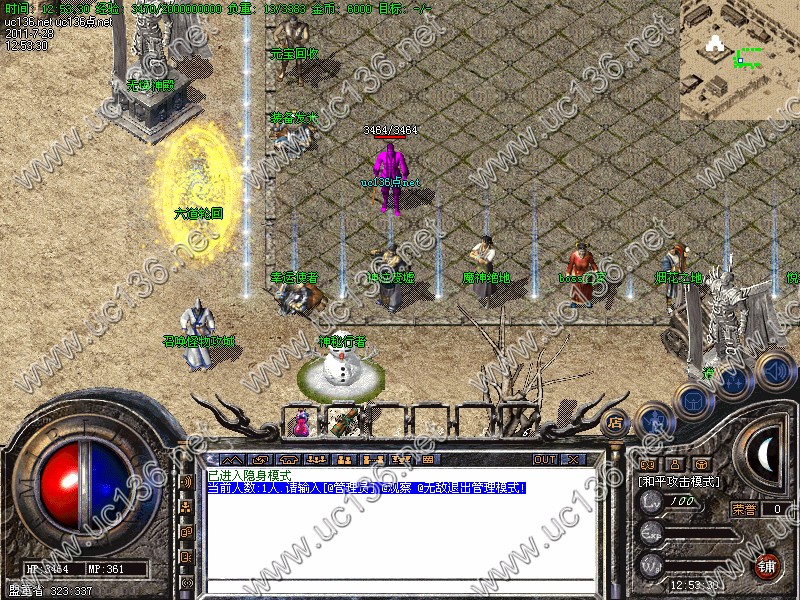Switch the 和平攻击模式 attack mode label

[x=679, y=481]
